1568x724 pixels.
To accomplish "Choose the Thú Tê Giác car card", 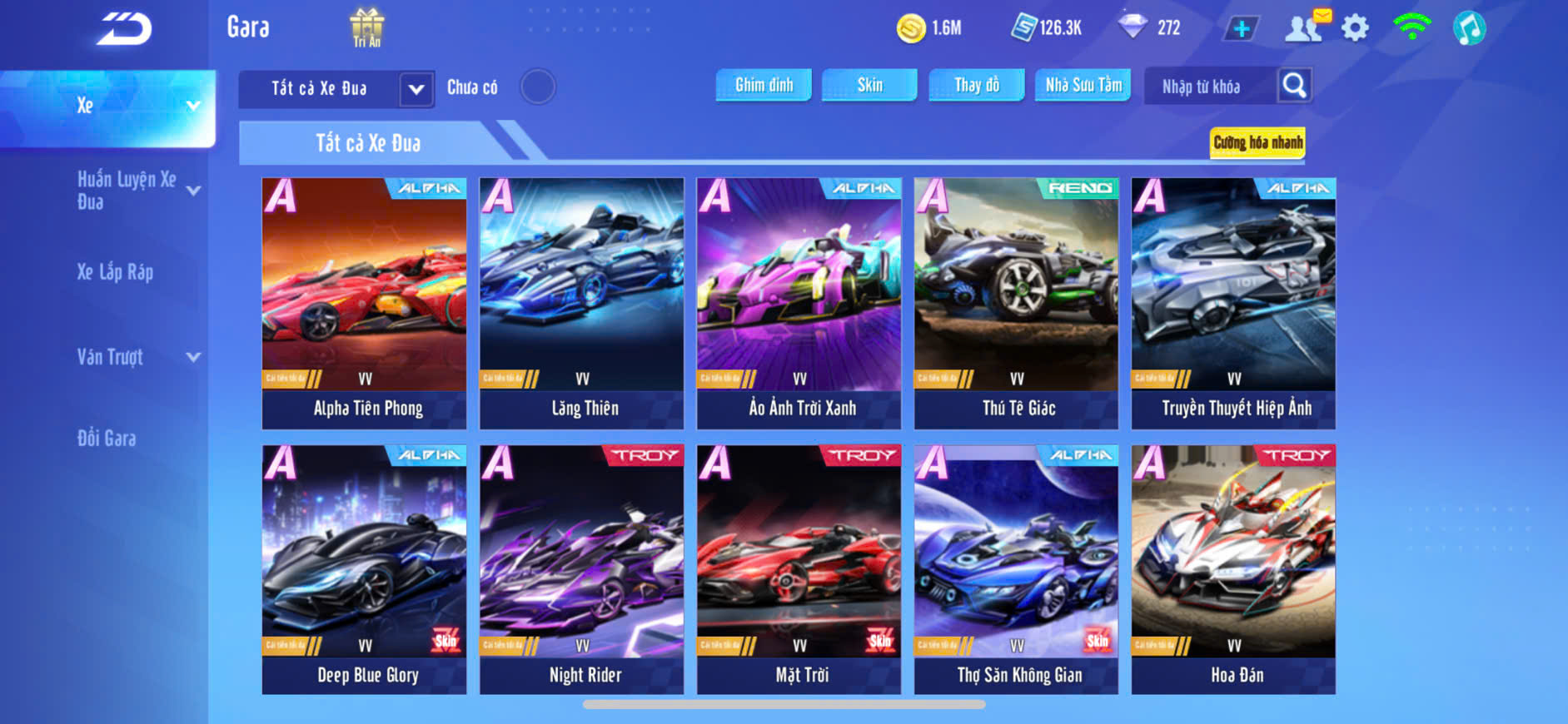I will click(x=1016, y=303).
